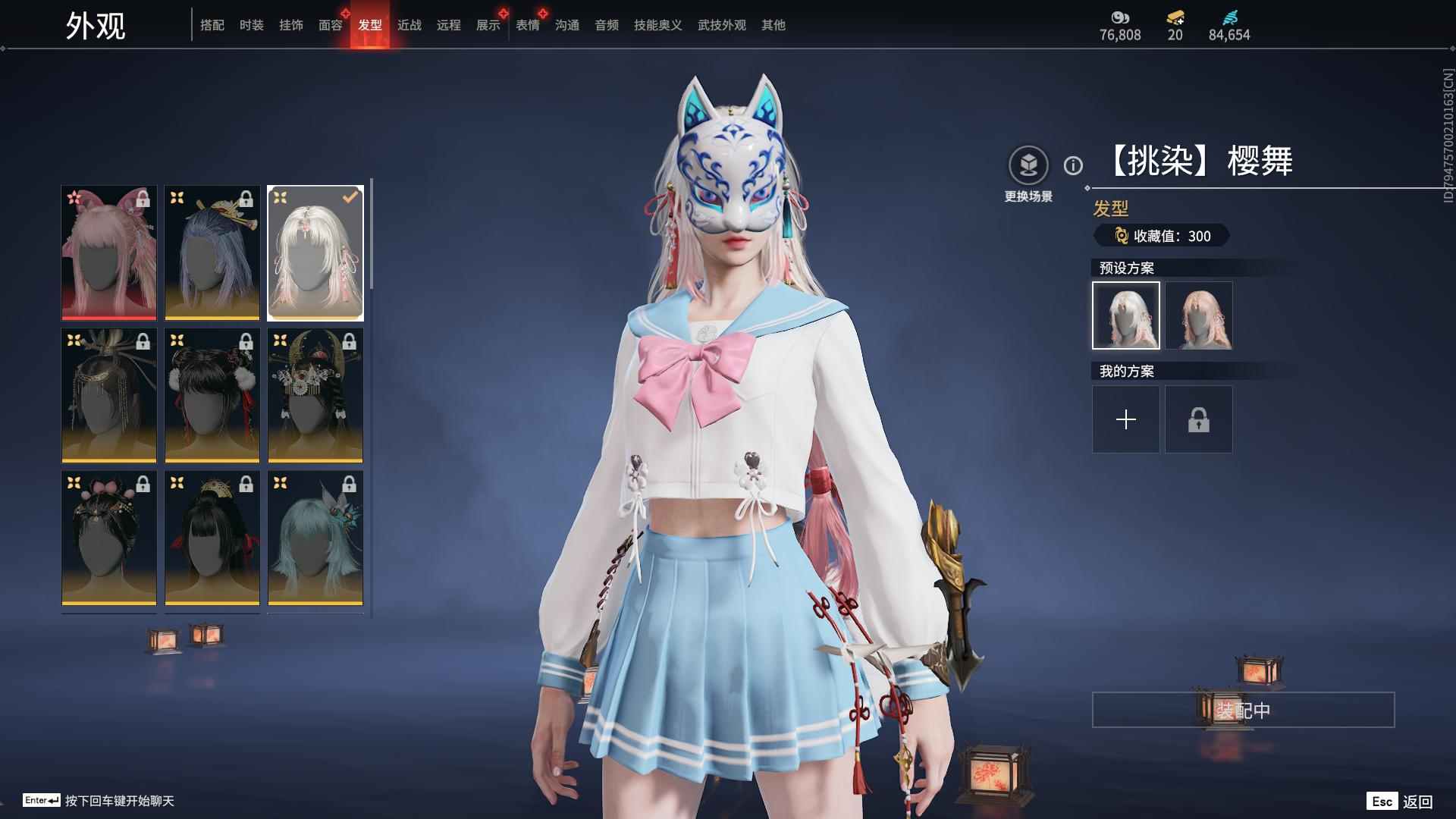1456x819 pixels.
Task: Select the 挂饰 accessories tab
Action: pos(290,25)
